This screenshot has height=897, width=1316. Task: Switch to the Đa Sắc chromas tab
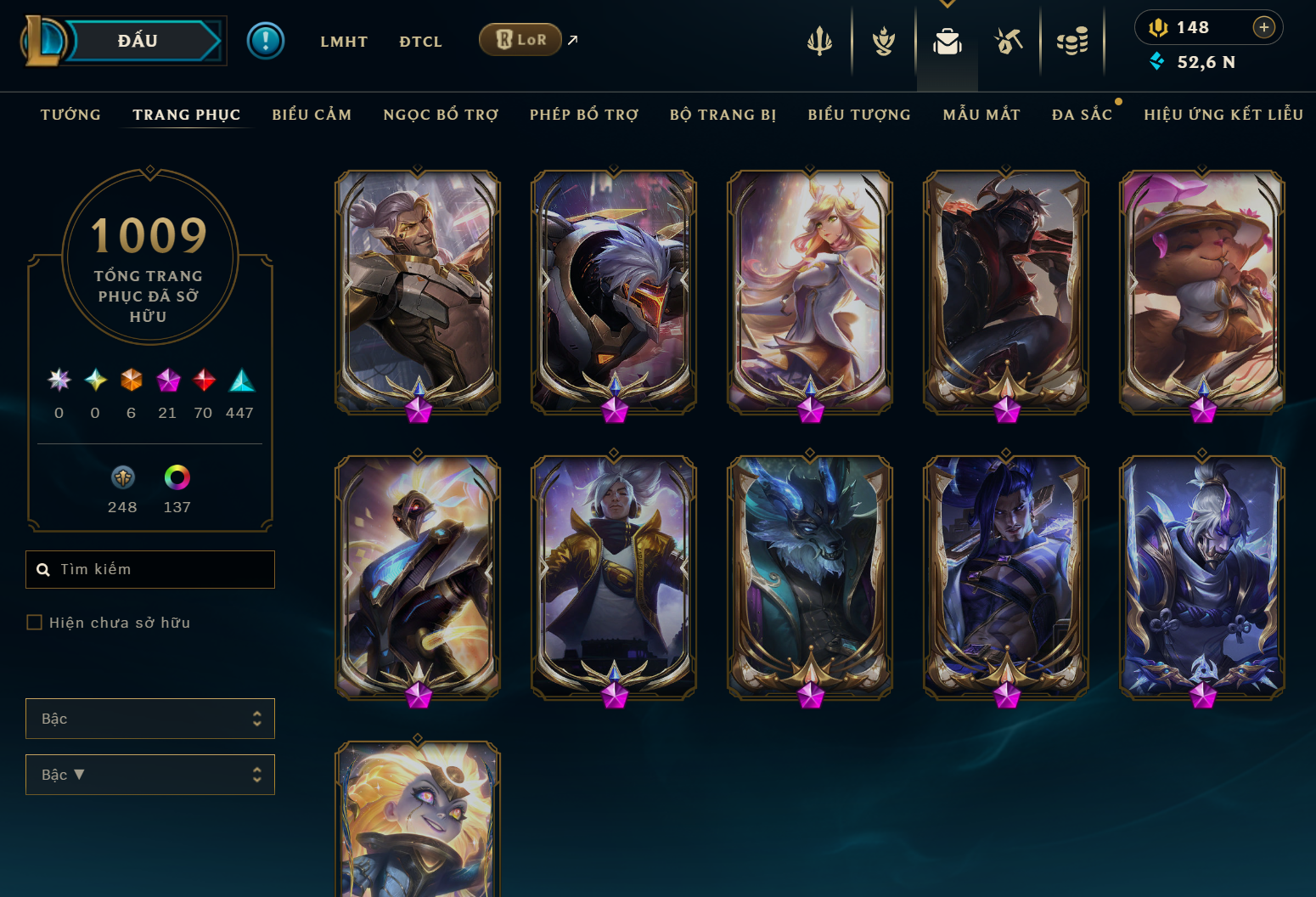point(1082,115)
